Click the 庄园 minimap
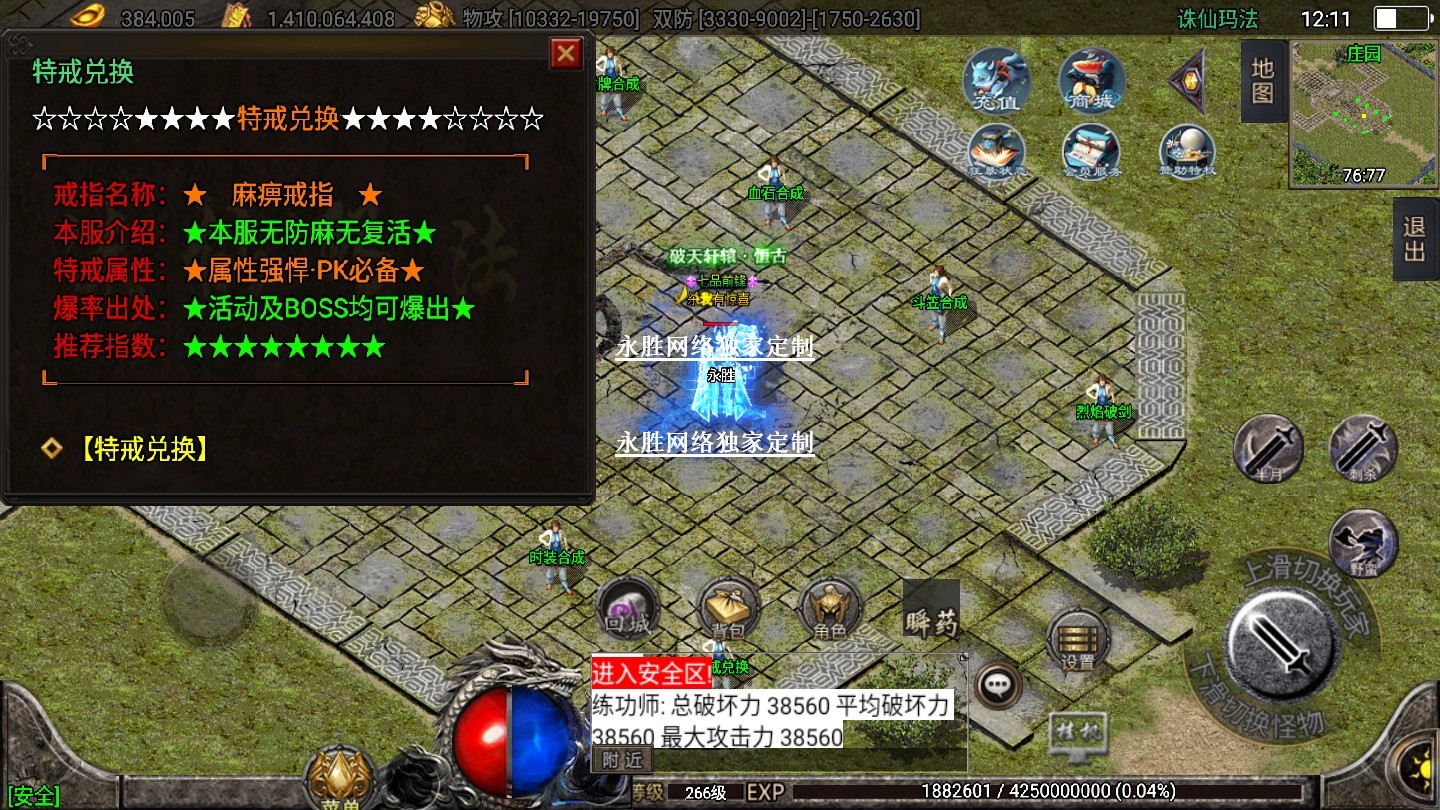The width and height of the screenshot is (1440, 810). 1363,112
